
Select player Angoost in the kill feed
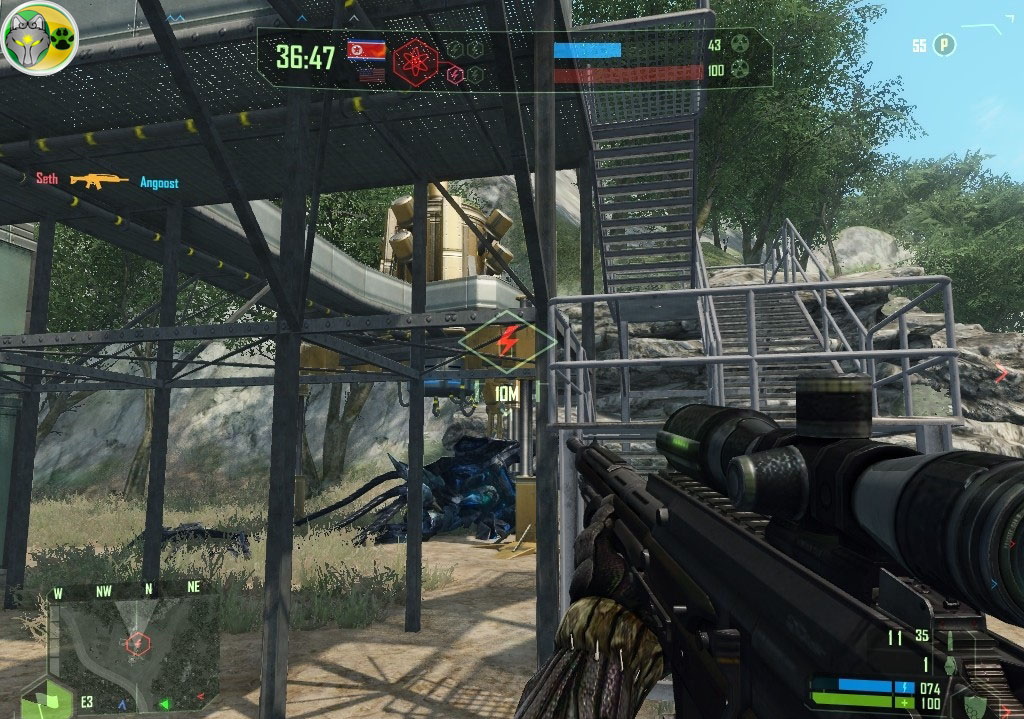click(159, 183)
